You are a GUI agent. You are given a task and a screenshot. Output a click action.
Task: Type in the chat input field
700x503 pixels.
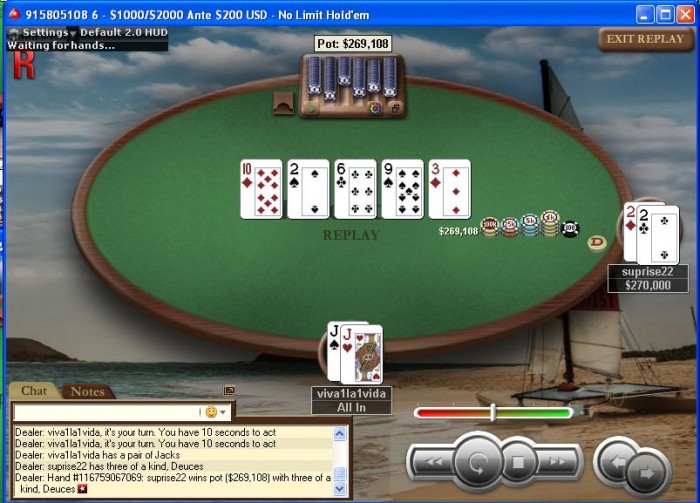click(x=107, y=412)
